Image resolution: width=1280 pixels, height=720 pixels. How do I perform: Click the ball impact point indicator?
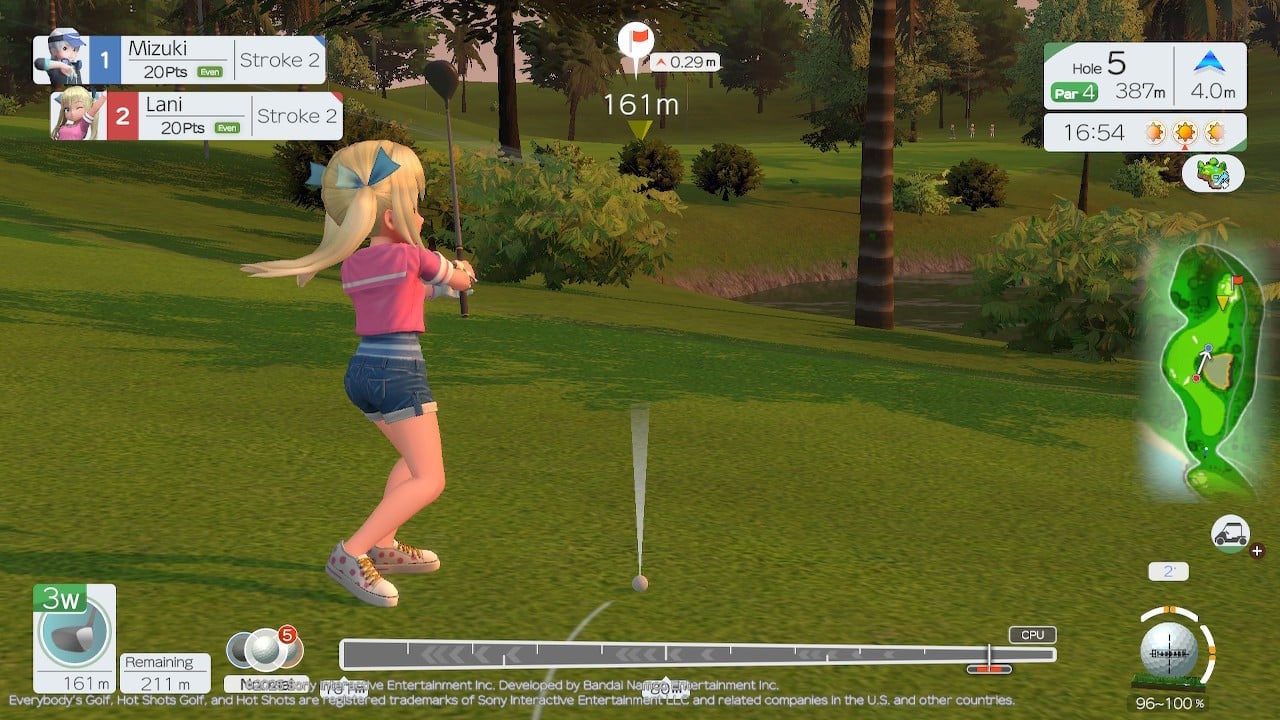tap(1169, 650)
